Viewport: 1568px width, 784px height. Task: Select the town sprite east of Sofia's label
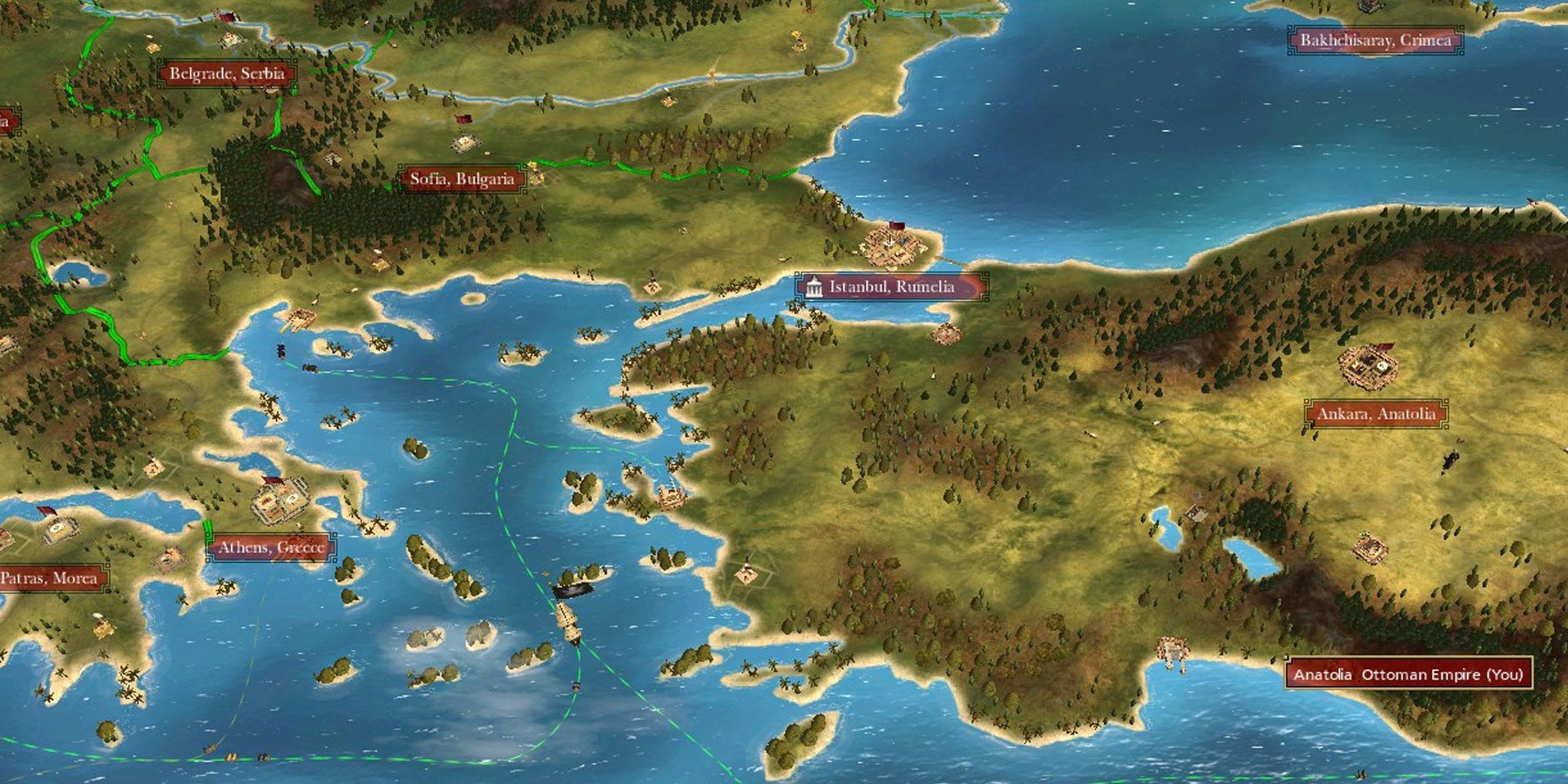[x=536, y=174]
